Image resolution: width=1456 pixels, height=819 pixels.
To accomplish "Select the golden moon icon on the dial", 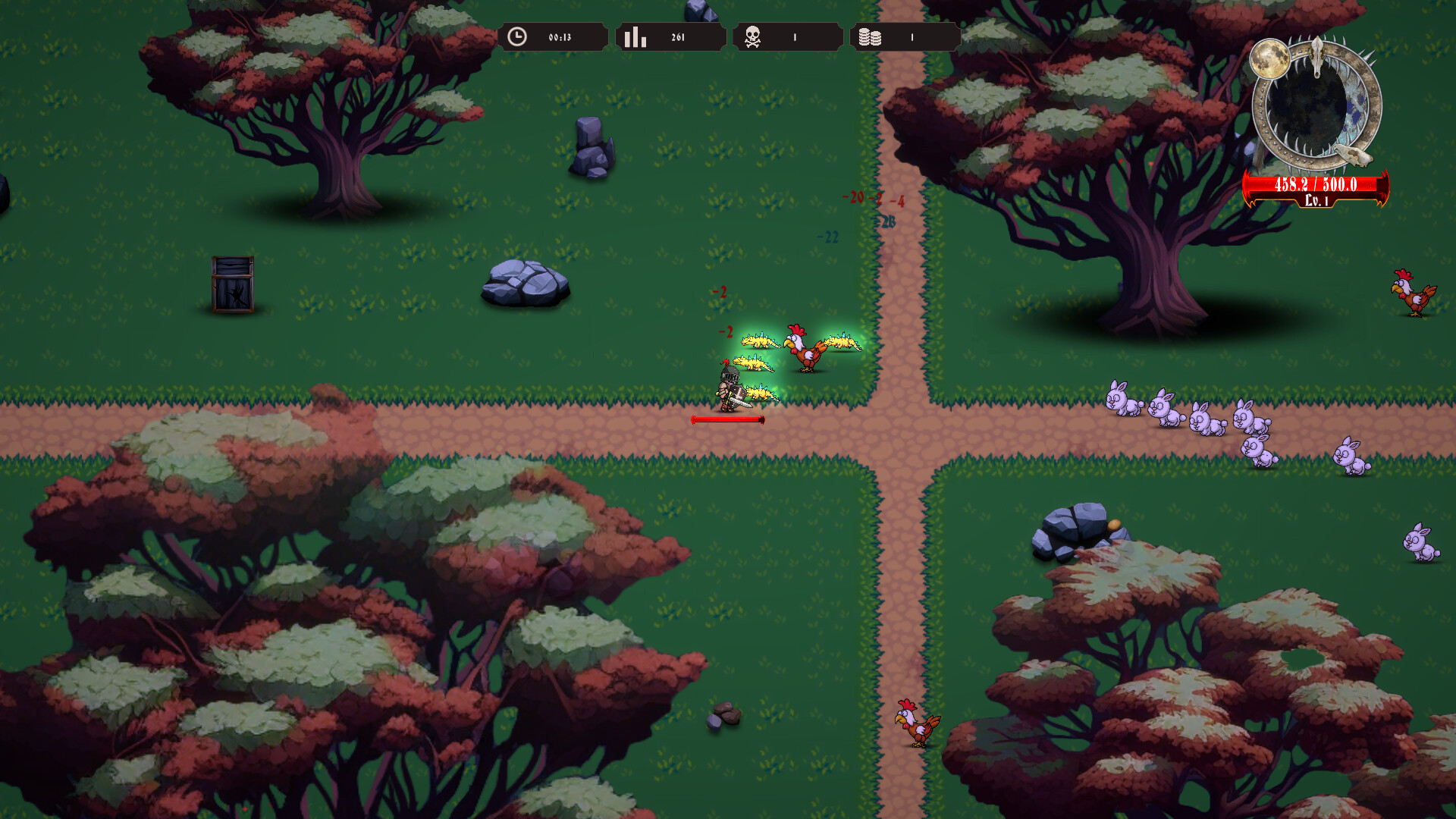I will [1269, 59].
